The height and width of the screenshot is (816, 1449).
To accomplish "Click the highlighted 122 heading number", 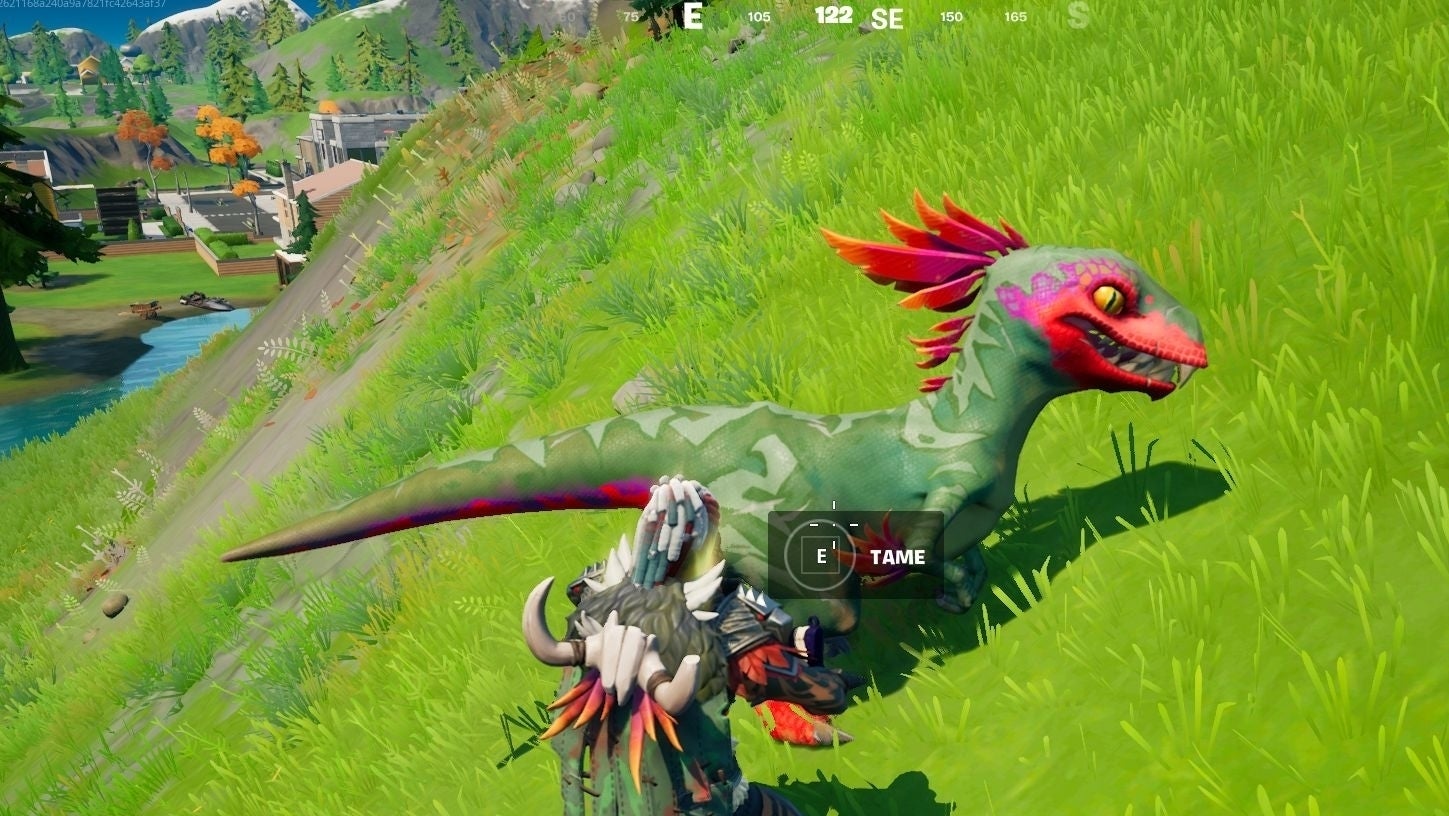I will click(x=833, y=15).
